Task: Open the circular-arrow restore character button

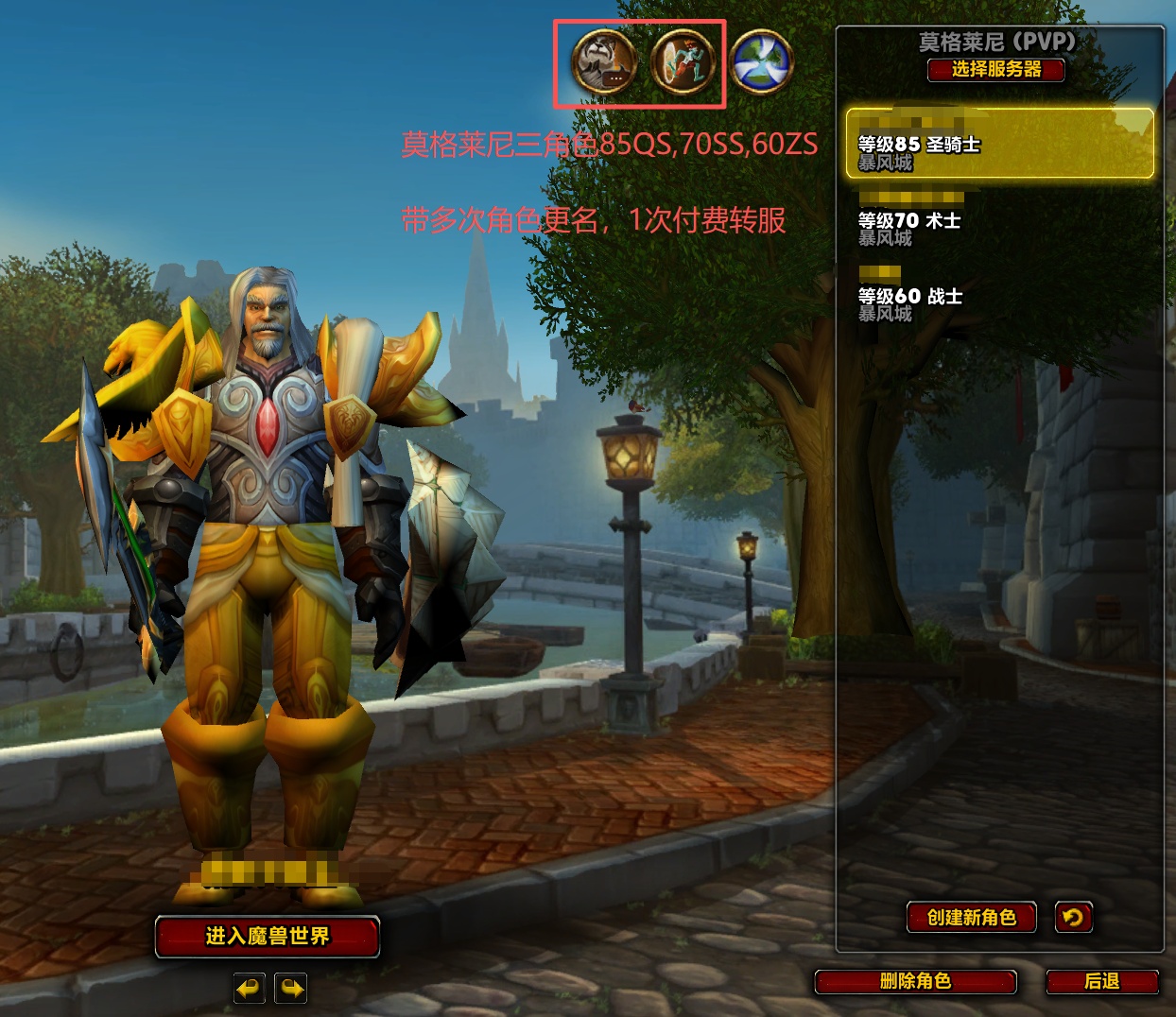Action: [1073, 917]
